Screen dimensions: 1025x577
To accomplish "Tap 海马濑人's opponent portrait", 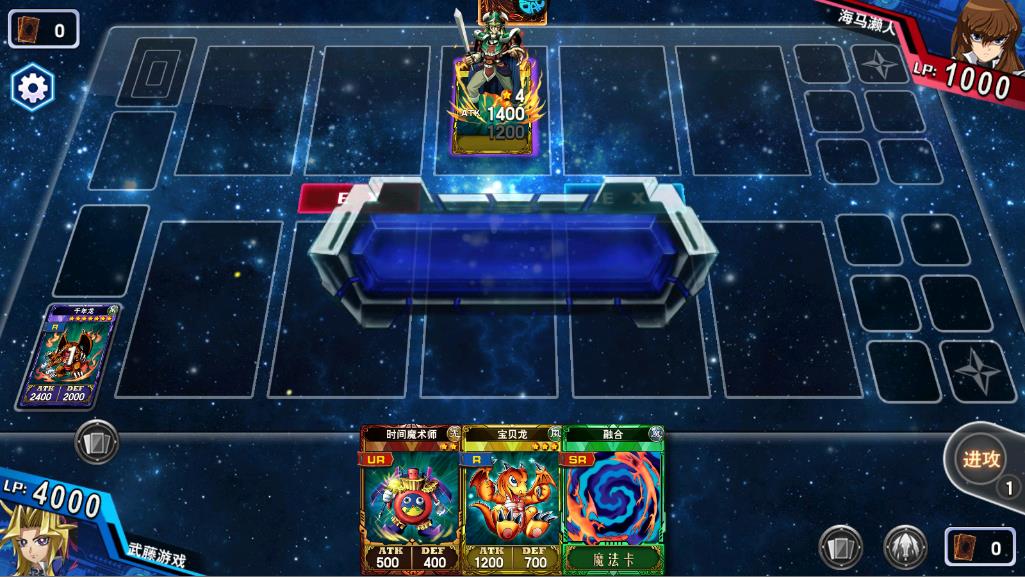I will 985,35.
